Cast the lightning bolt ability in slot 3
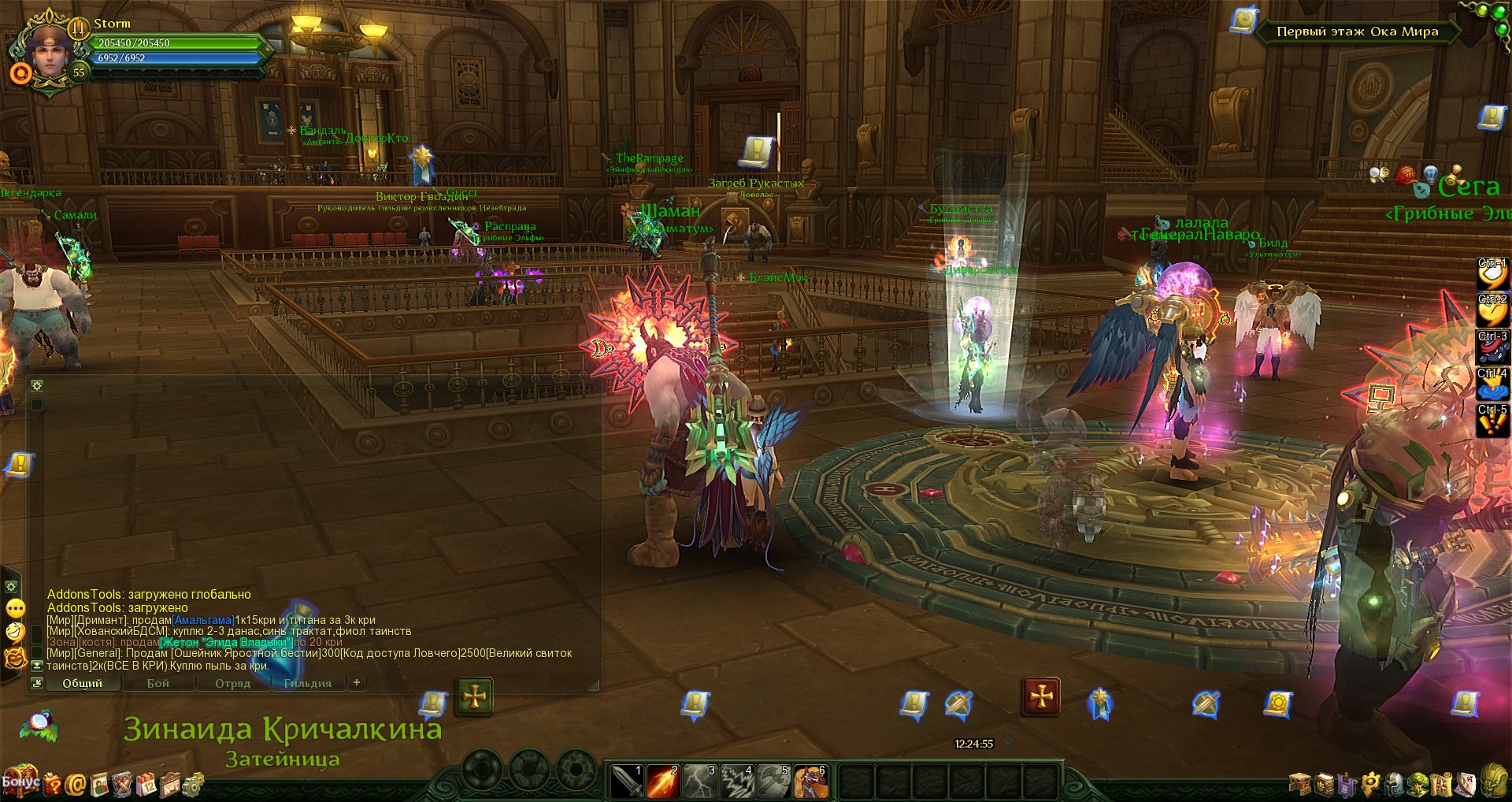1512x802 pixels. [700, 782]
